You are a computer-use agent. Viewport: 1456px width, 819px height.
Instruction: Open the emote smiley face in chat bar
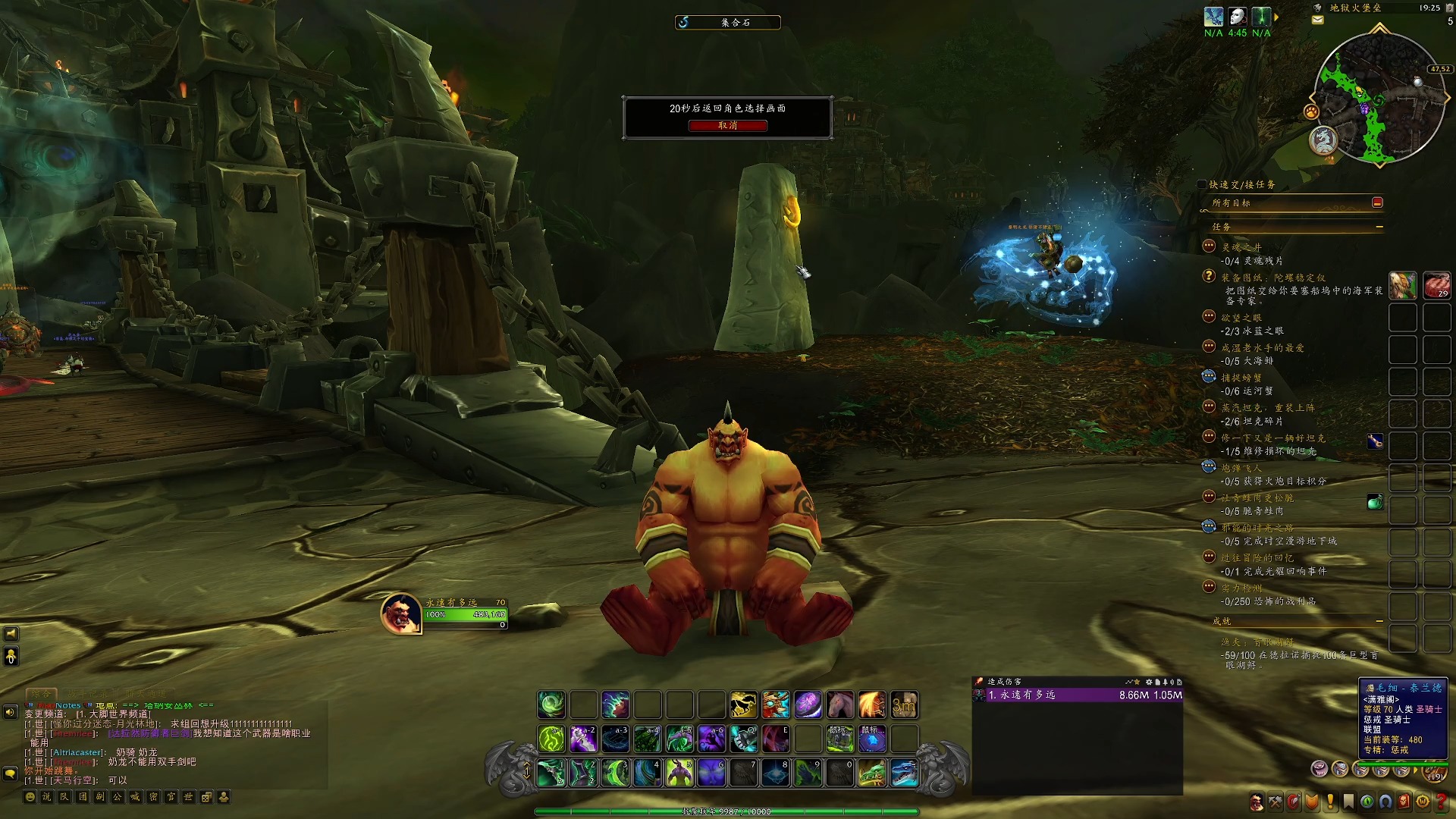point(30,797)
